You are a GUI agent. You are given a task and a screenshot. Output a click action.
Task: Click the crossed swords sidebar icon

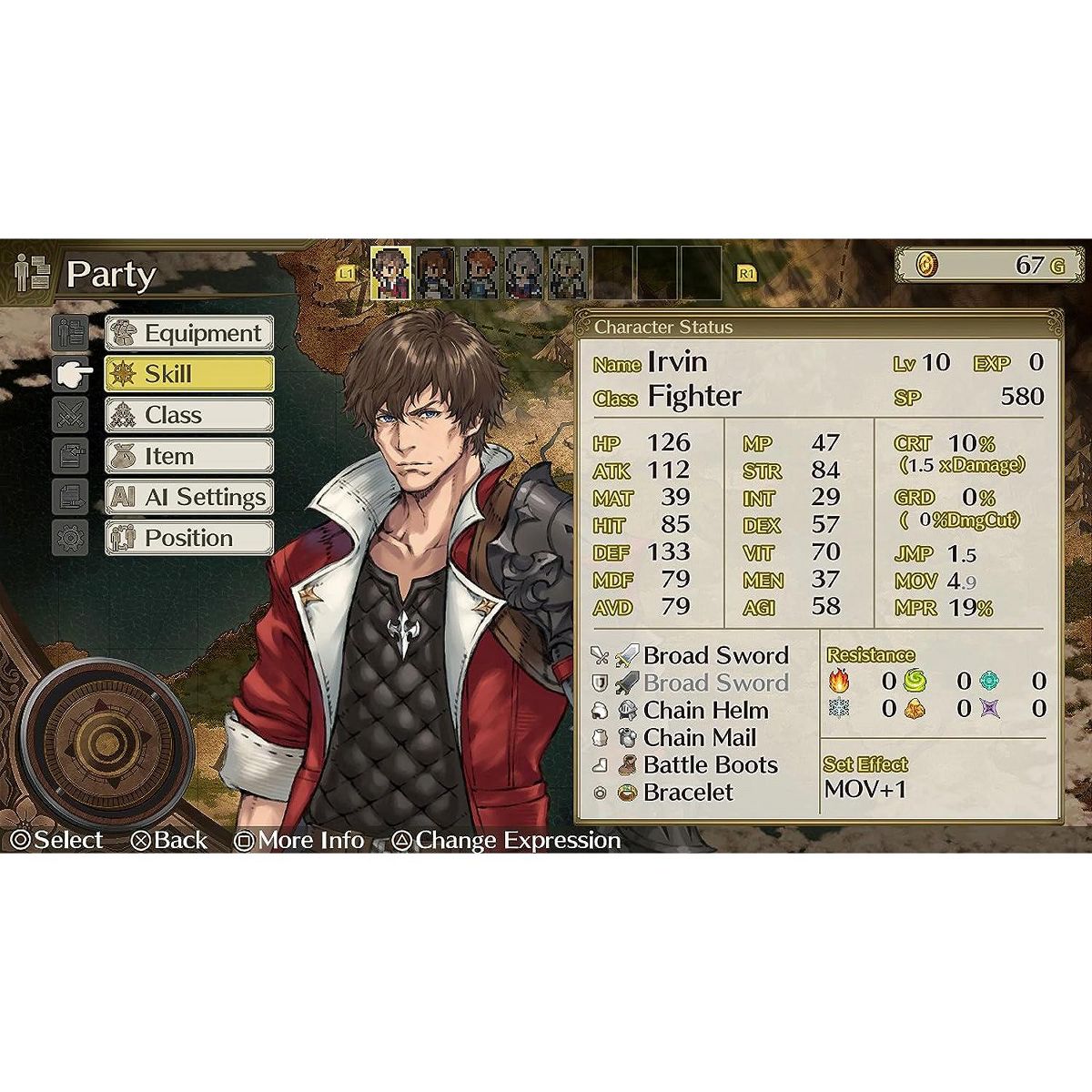click(70, 415)
